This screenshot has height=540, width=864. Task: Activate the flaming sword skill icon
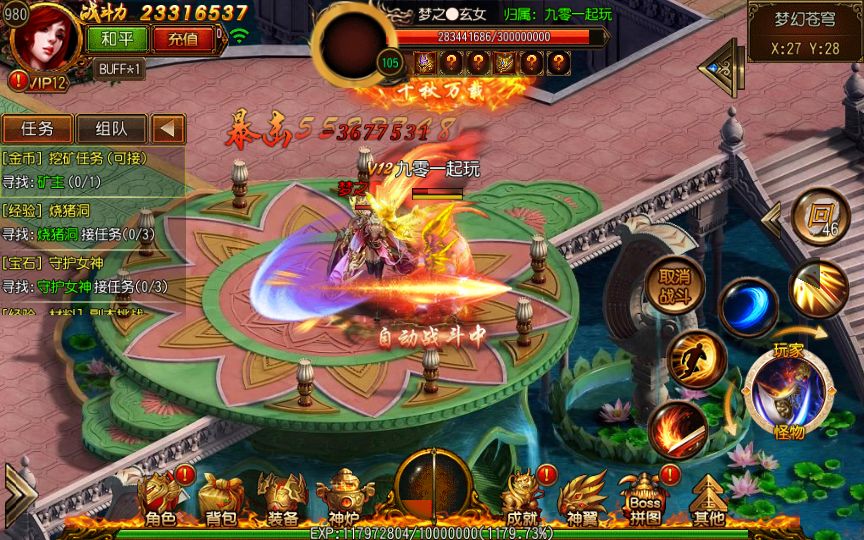click(677, 431)
